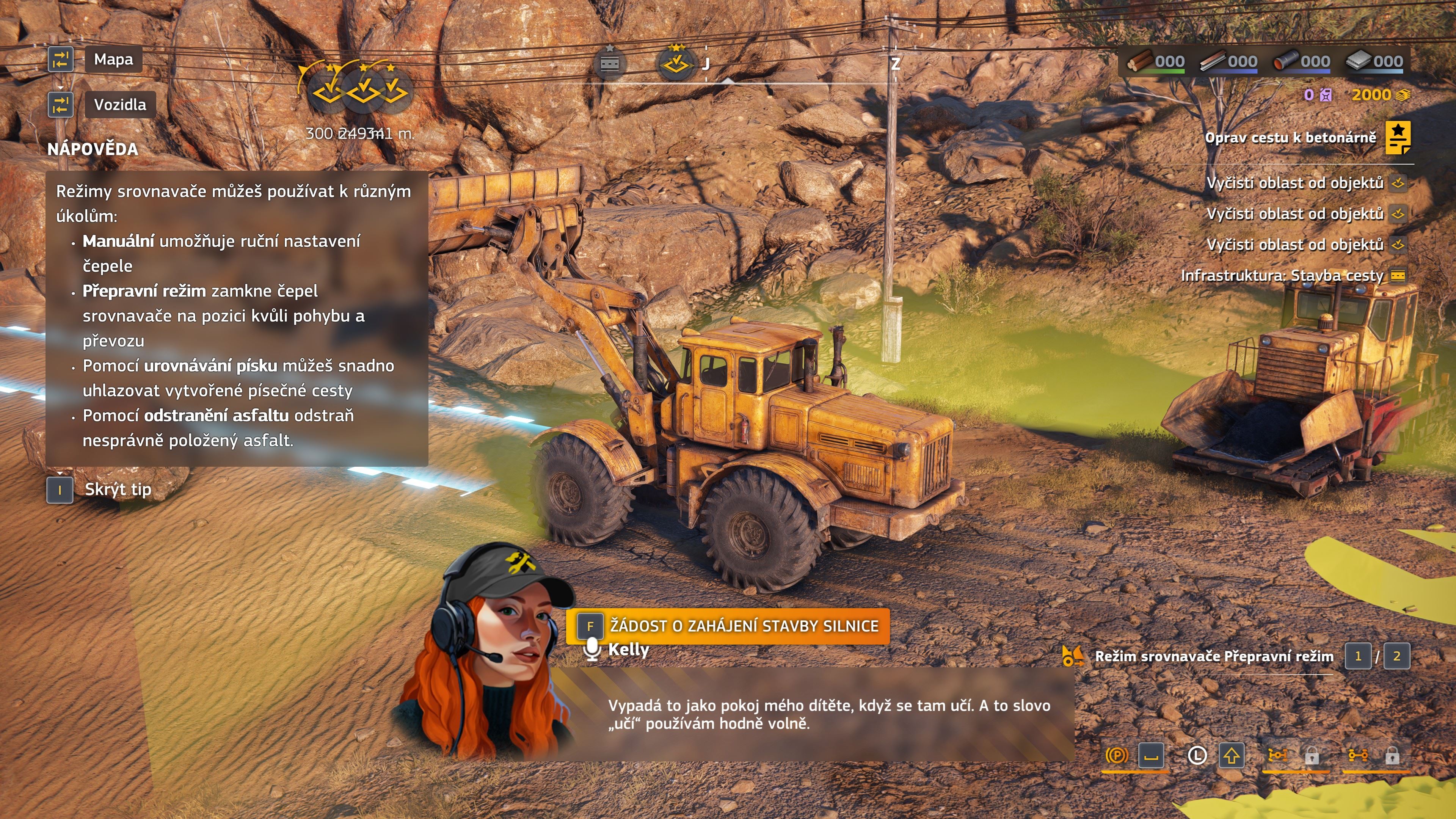1456x819 pixels.
Task: Open the Mapa map view
Action: click(x=113, y=60)
